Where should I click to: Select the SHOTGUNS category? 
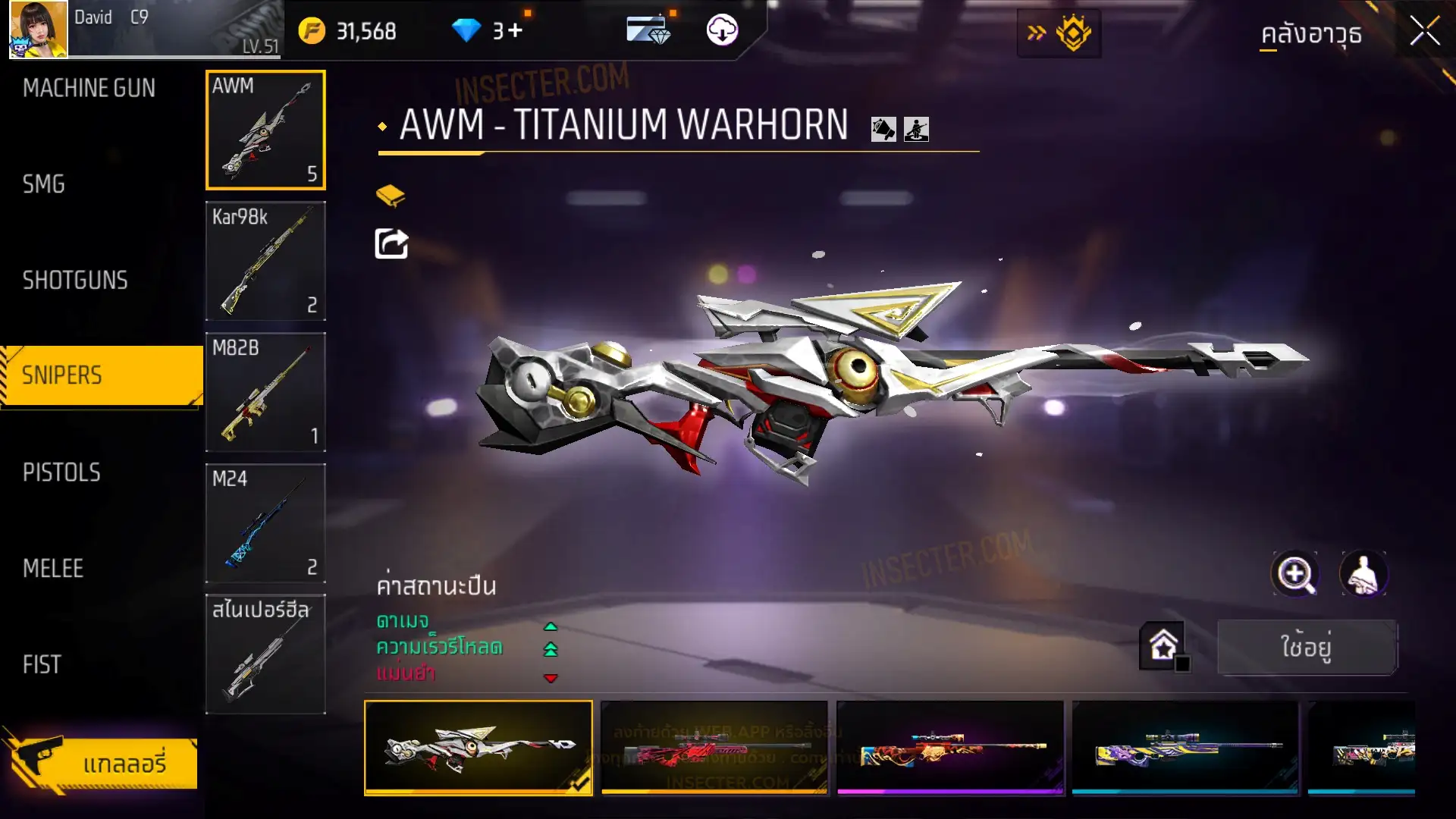tap(75, 281)
